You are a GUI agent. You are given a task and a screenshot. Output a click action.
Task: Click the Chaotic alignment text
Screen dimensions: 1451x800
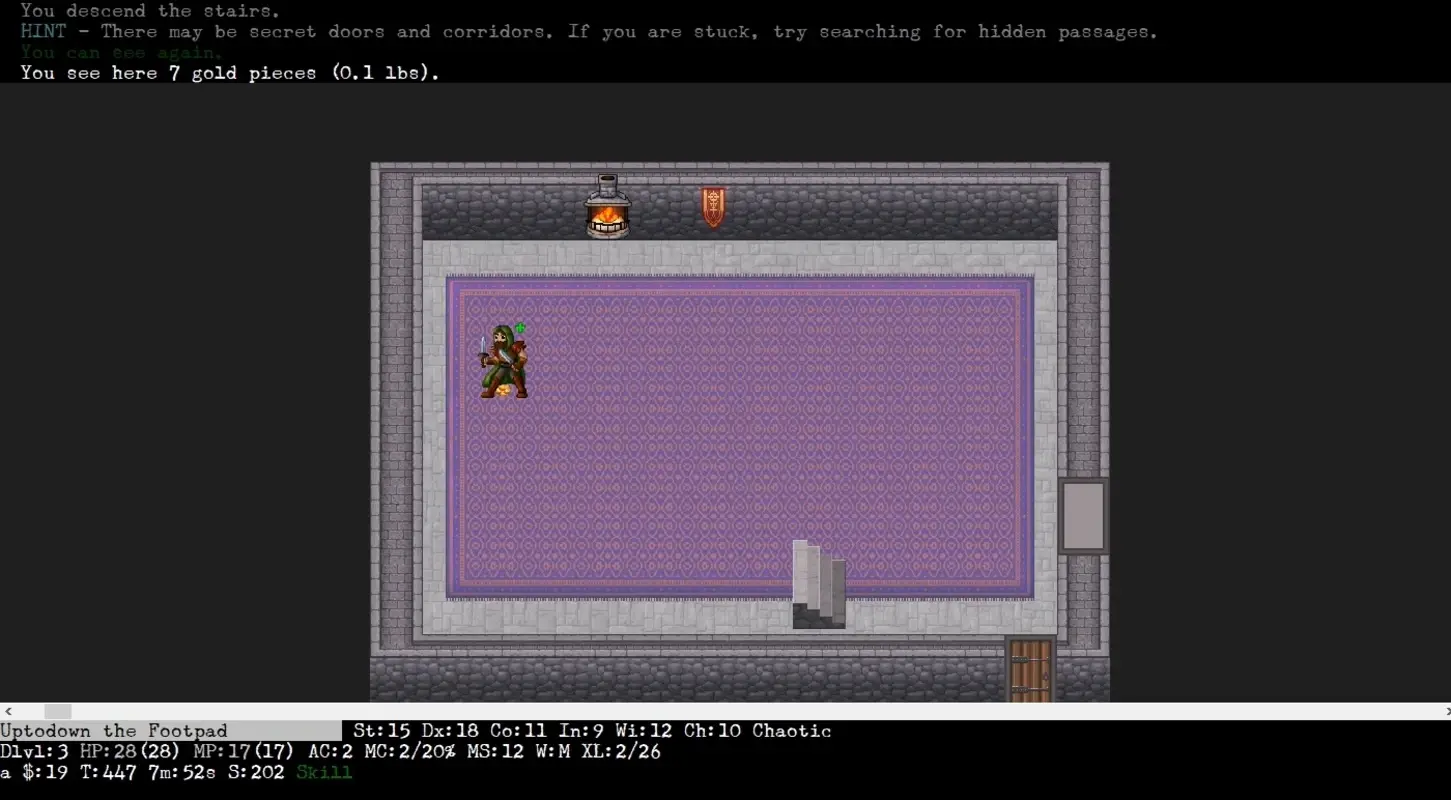click(x=791, y=730)
